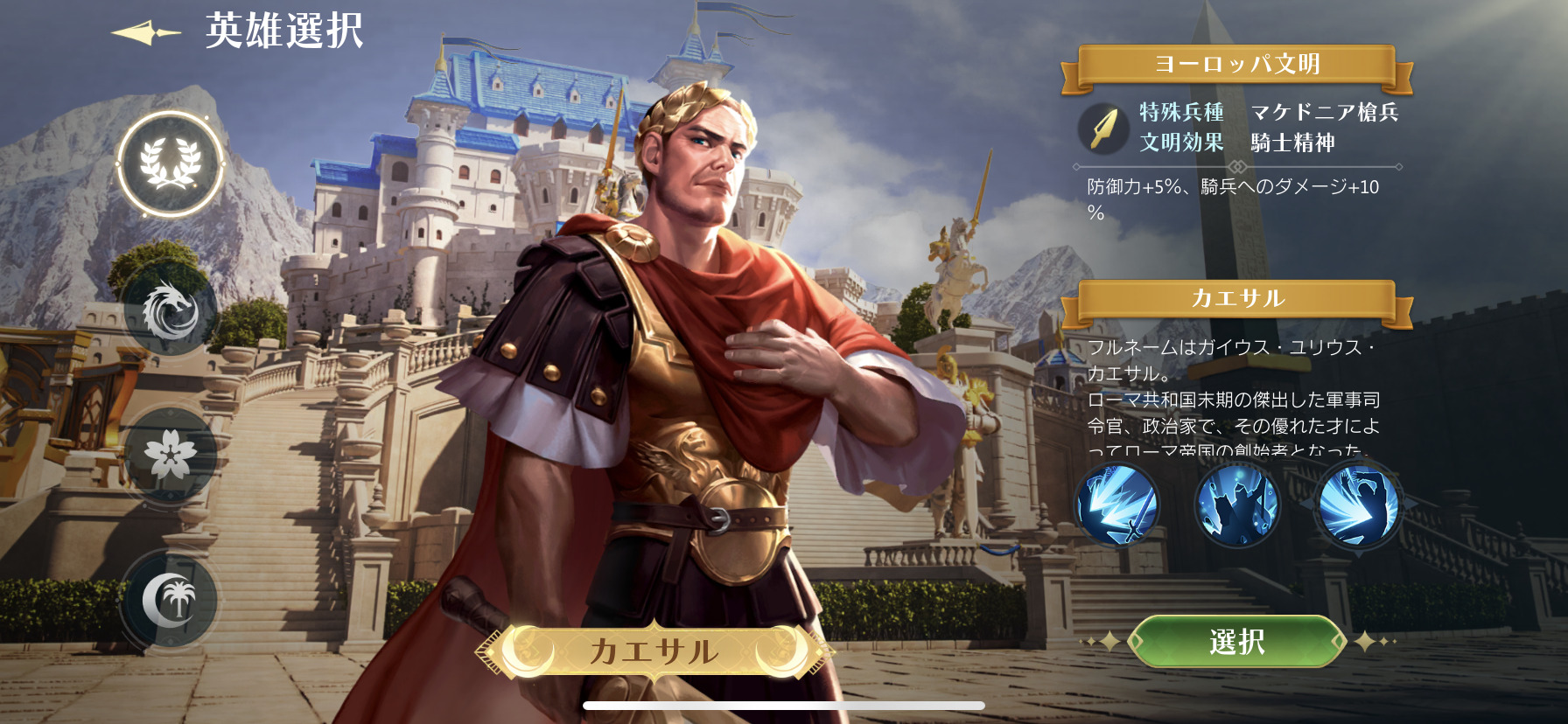Show the slashing warrior skill icon
The width and height of the screenshot is (1568, 724).
(1357, 505)
